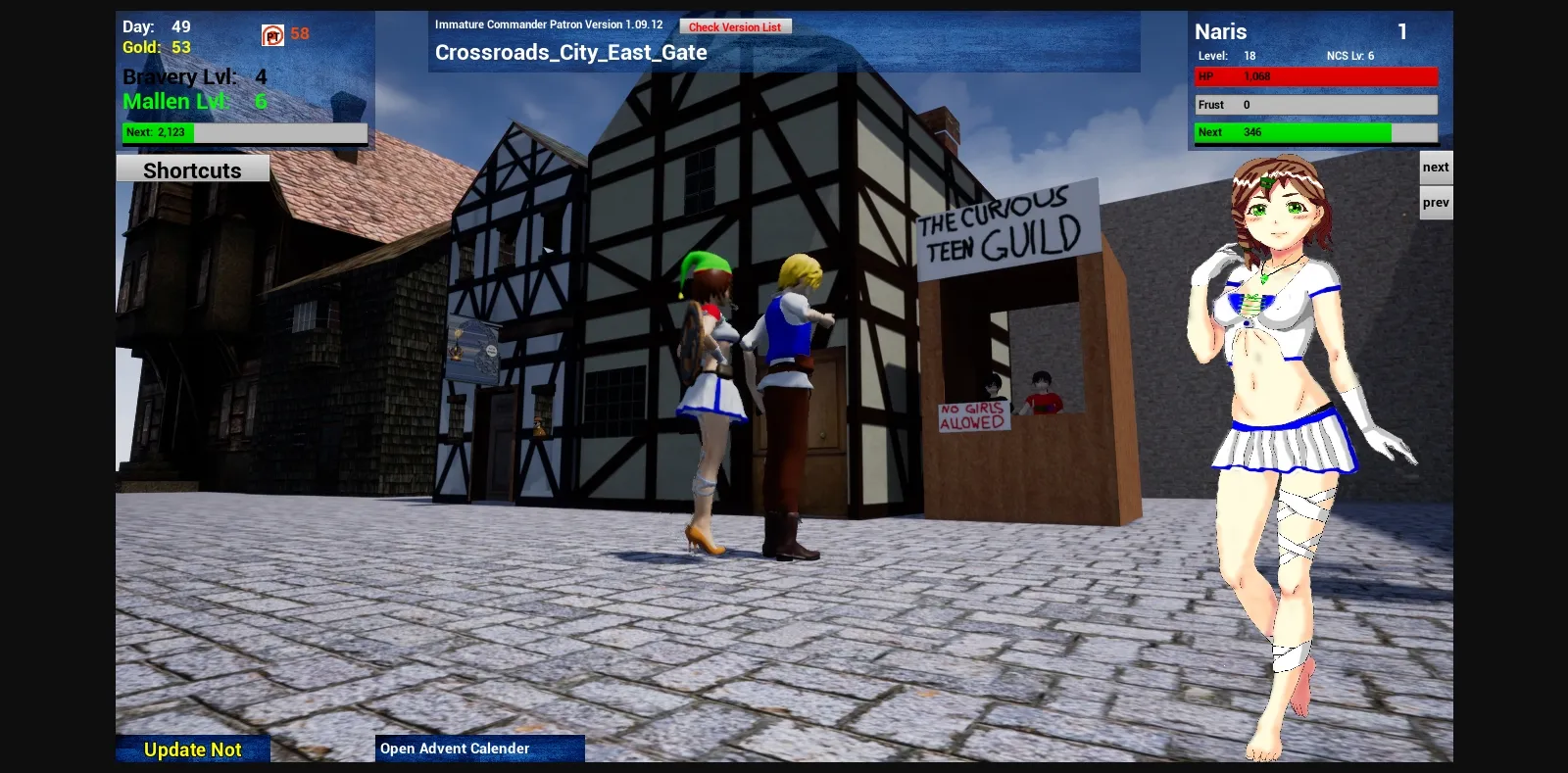Click prev to switch character view
Image resolution: width=1568 pixels, height=773 pixels.
coord(1435,202)
